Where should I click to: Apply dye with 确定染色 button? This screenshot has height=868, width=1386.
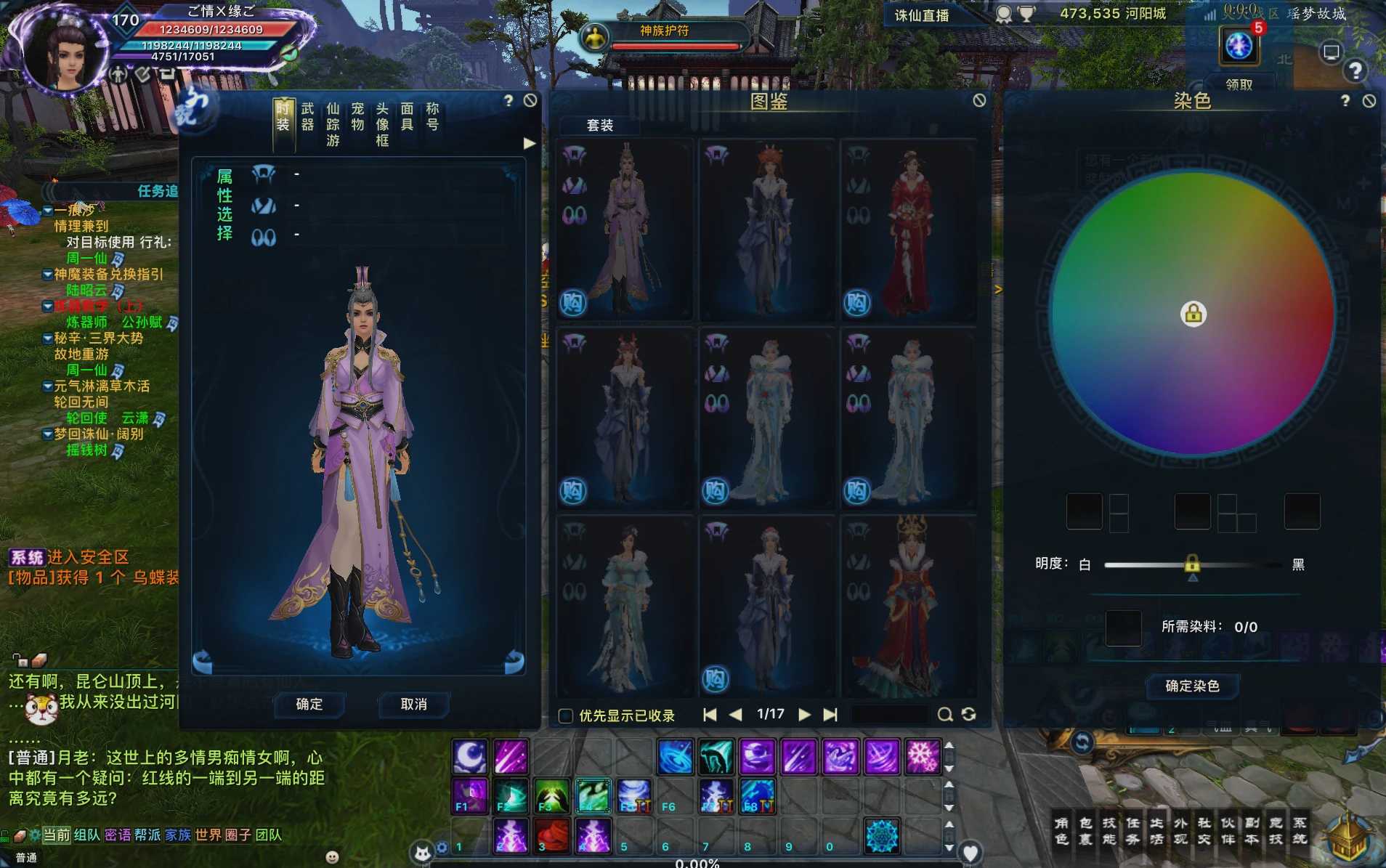point(1192,686)
